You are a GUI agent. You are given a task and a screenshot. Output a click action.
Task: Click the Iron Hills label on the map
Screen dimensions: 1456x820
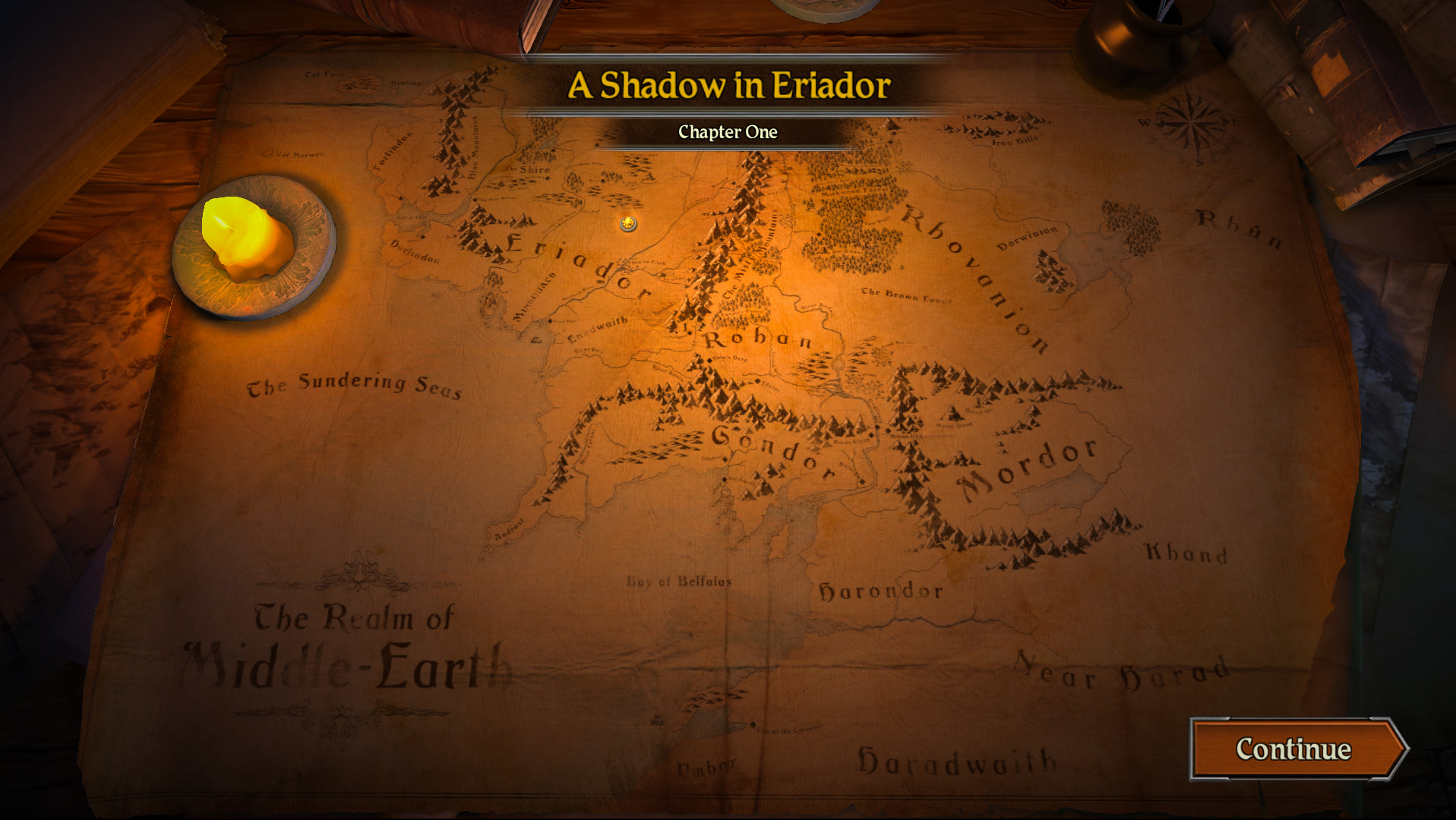(1014, 140)
